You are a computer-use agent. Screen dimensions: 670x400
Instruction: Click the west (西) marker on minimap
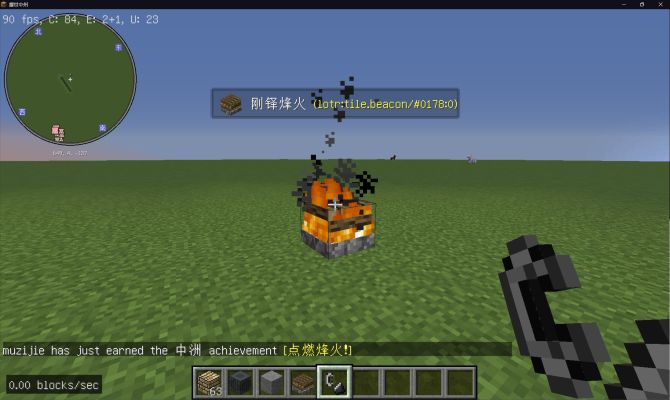[x=22, y=111]
